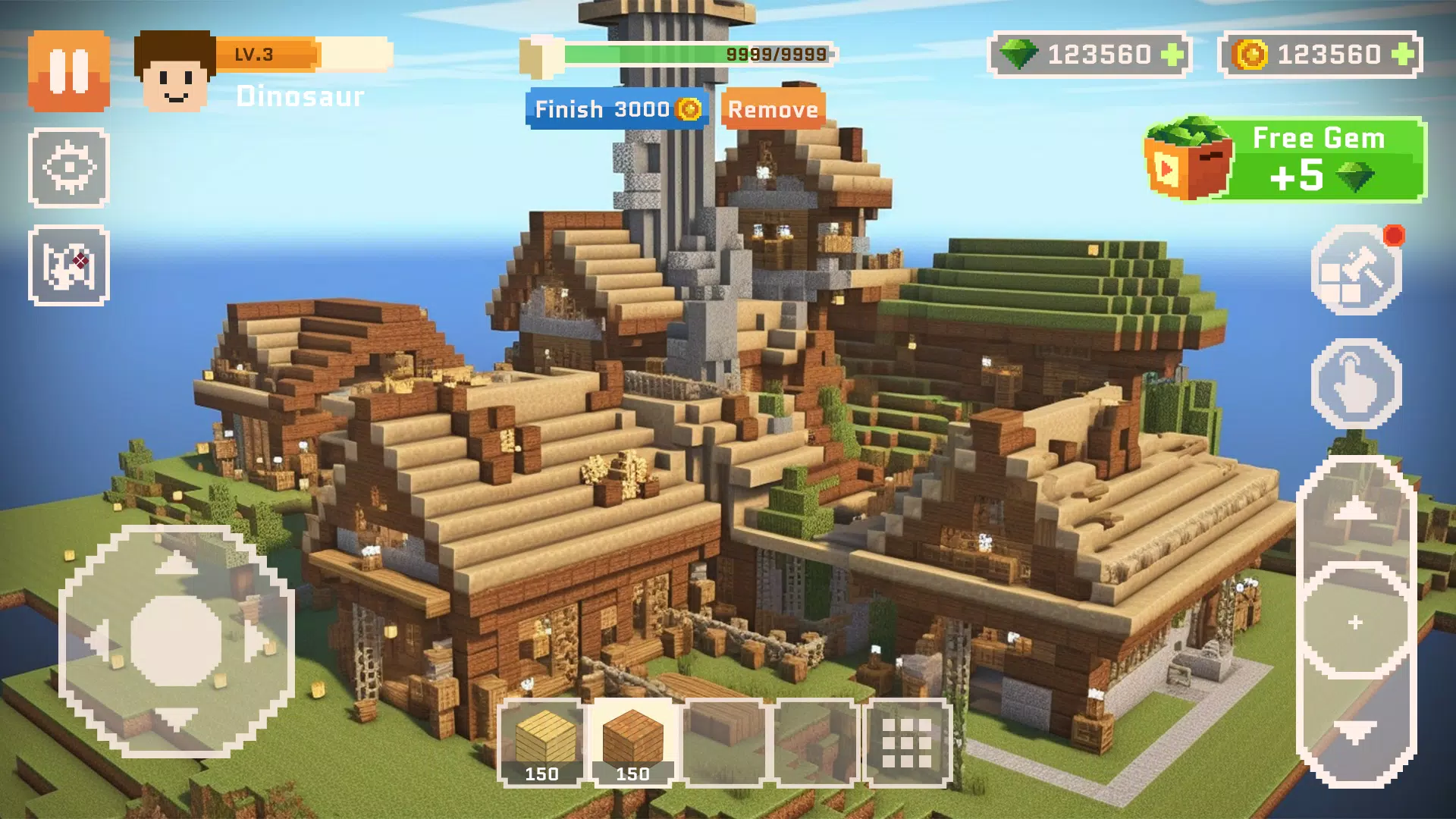The width and height of the screenshot is (1456, 819).
Task: Open the build hammer tool
Action: (1356, 270)
